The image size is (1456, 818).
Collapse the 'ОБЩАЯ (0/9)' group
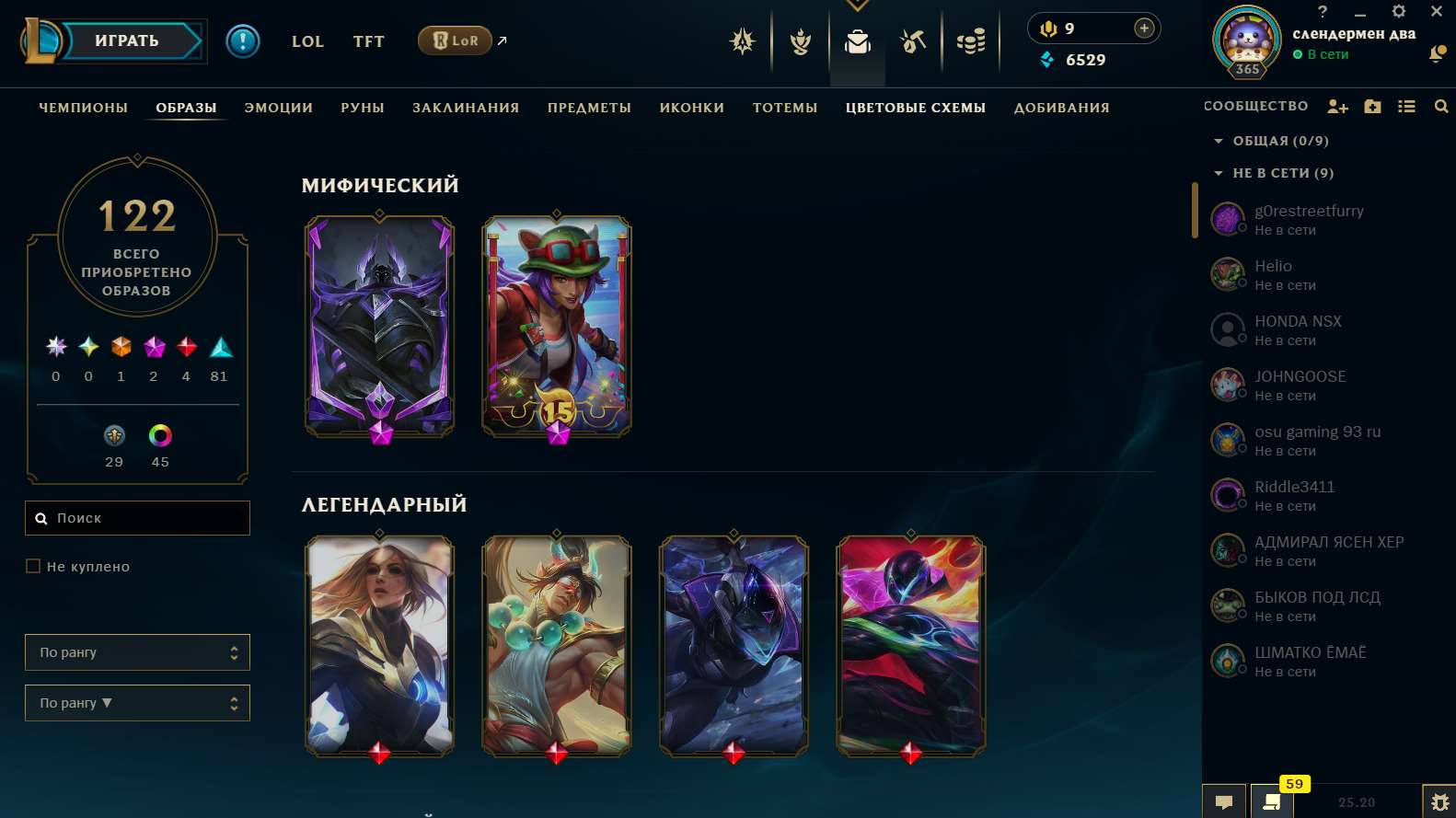click(x=1219, y=141)
